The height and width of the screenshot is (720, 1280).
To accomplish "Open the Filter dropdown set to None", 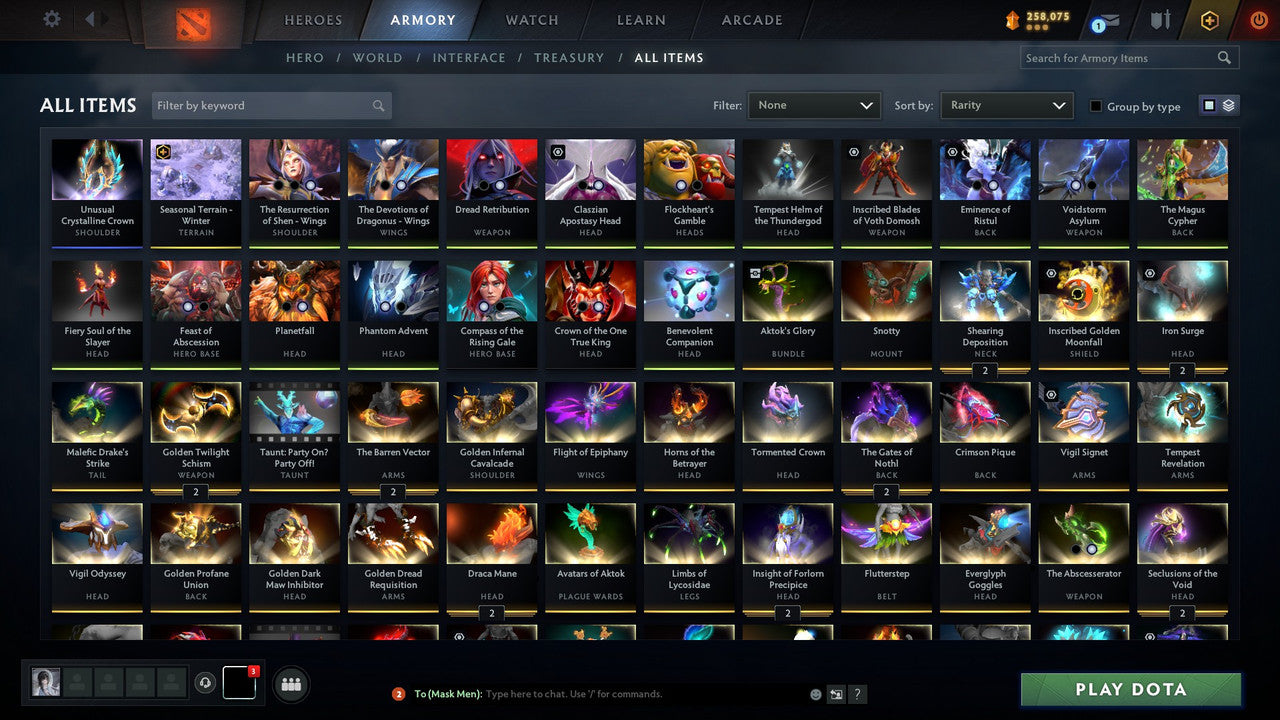I will pos(813,104).
